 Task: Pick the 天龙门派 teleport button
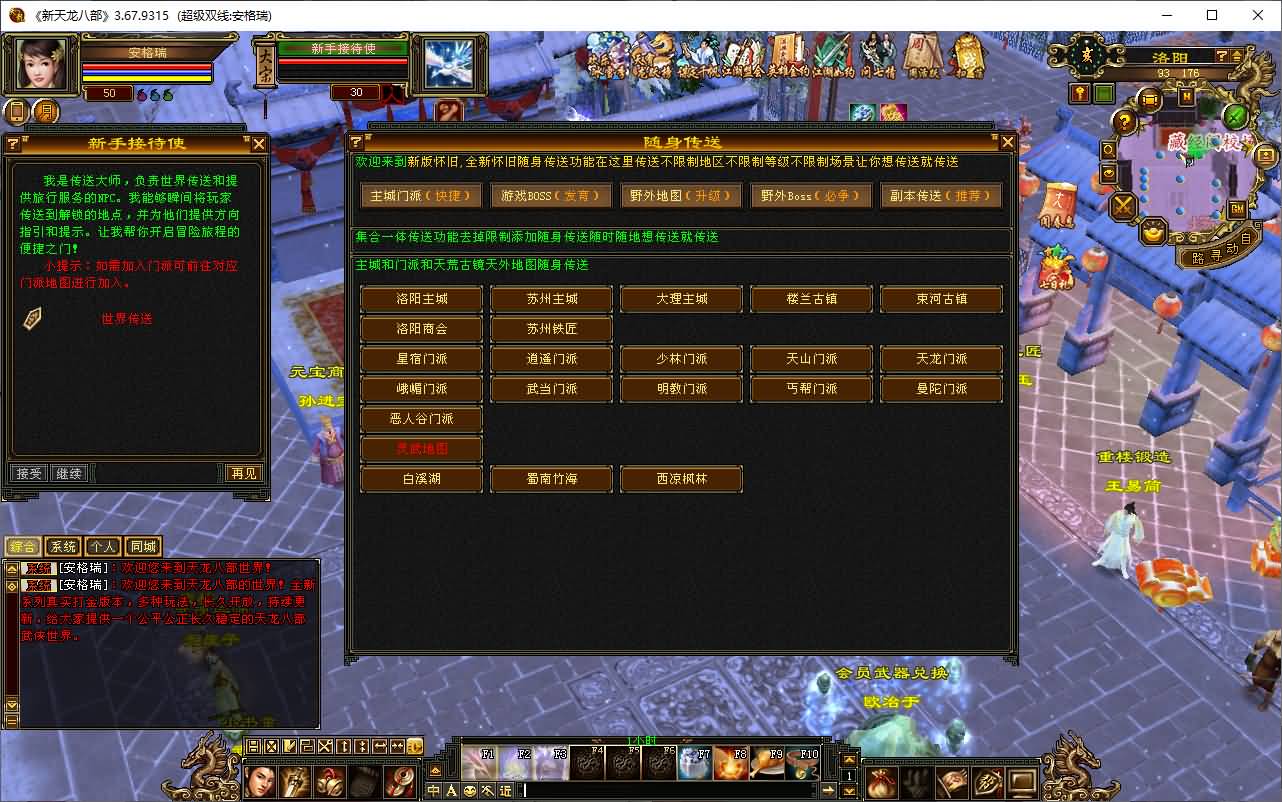[941, 359]
